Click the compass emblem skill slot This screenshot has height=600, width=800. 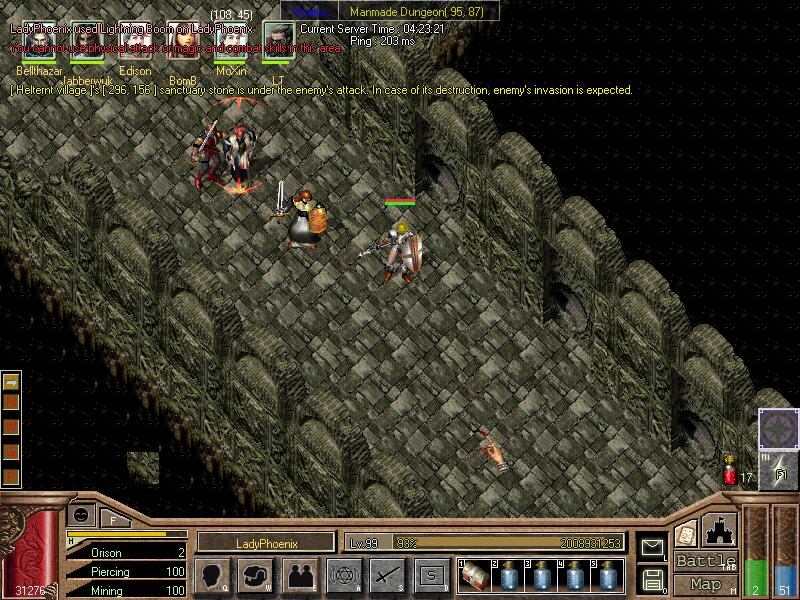point(777,428)
